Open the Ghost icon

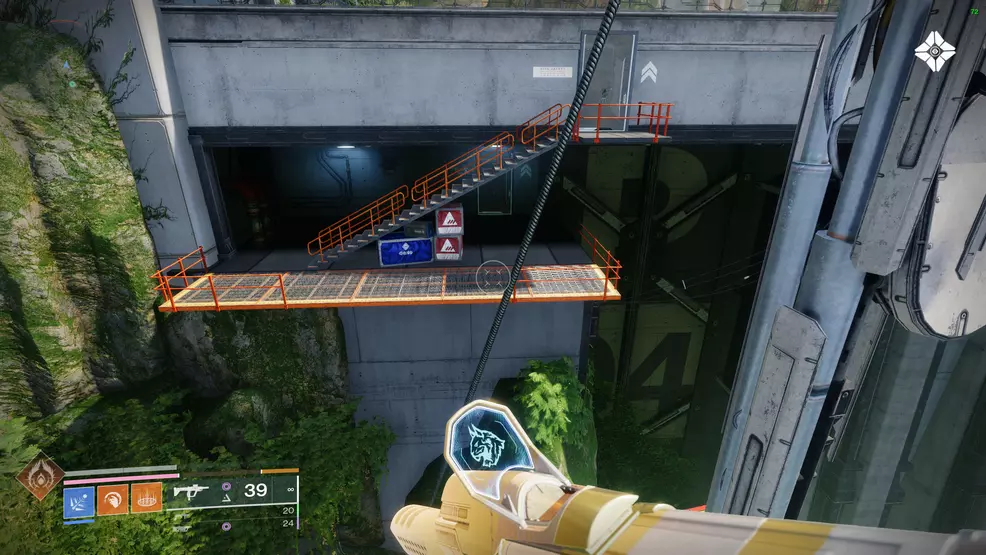(x=935, y=51)
